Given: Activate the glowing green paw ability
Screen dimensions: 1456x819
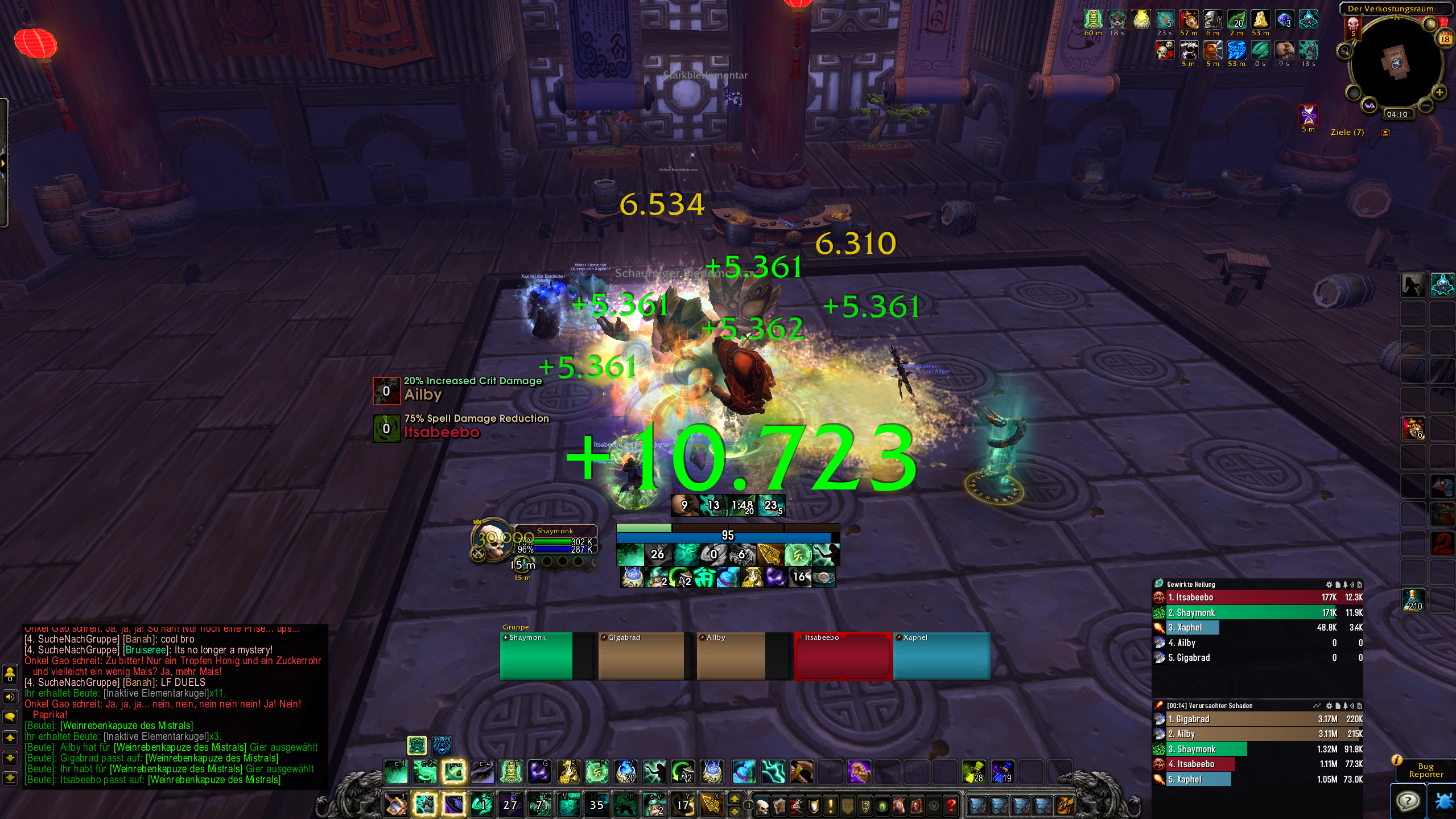Looking at the screenshot, I should 425,804.
